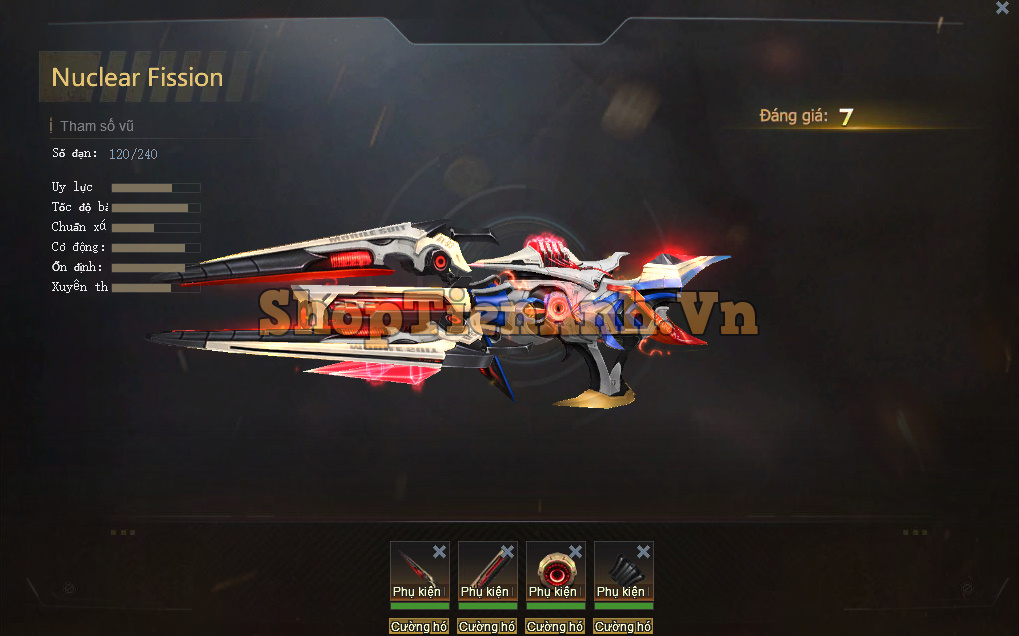This screenshot has width=1019, height=636.
Task: Remove the red barrel accessory
Action: tap(507, 552)
